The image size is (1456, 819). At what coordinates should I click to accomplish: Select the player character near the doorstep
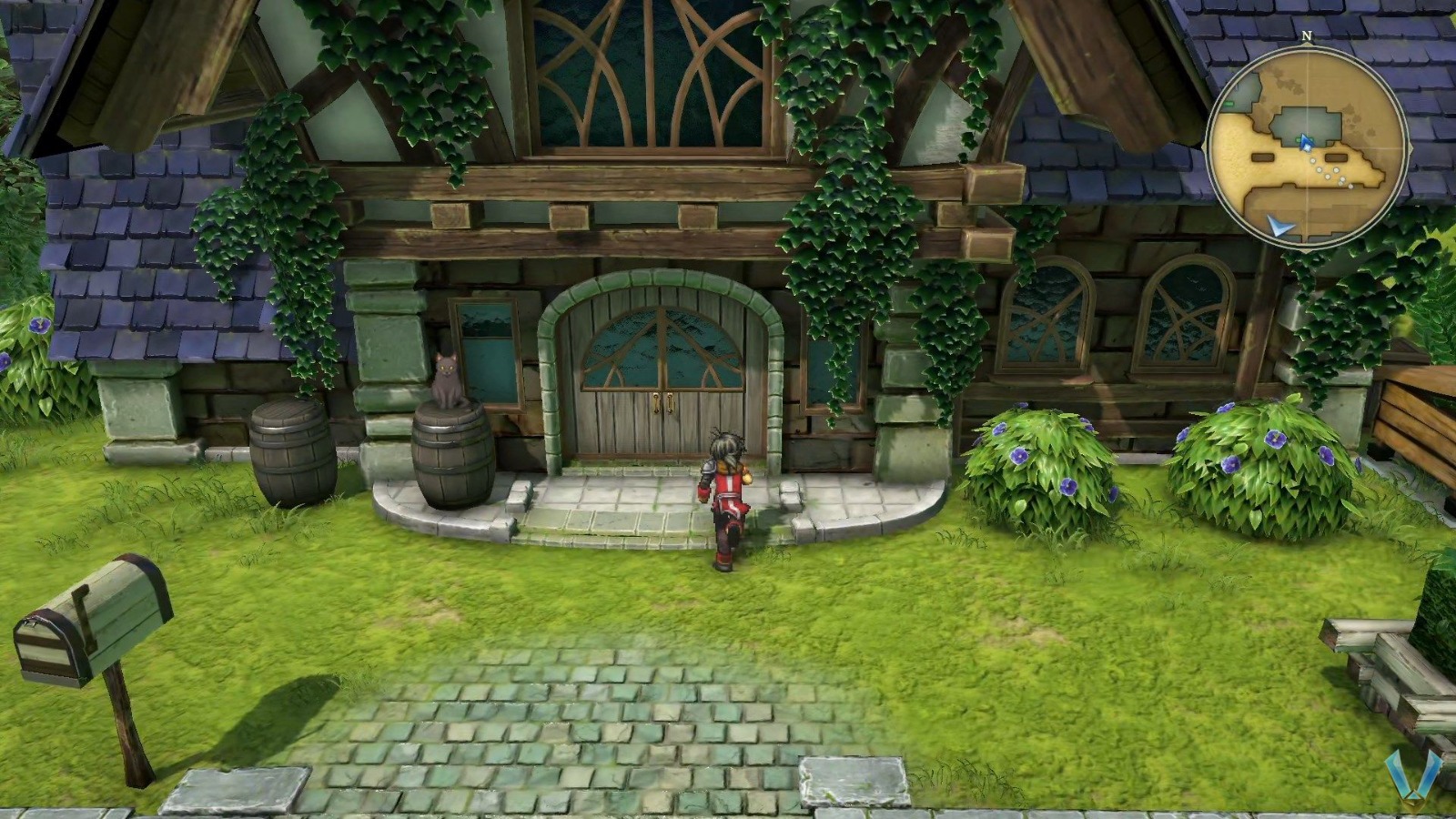pos(726,491)
